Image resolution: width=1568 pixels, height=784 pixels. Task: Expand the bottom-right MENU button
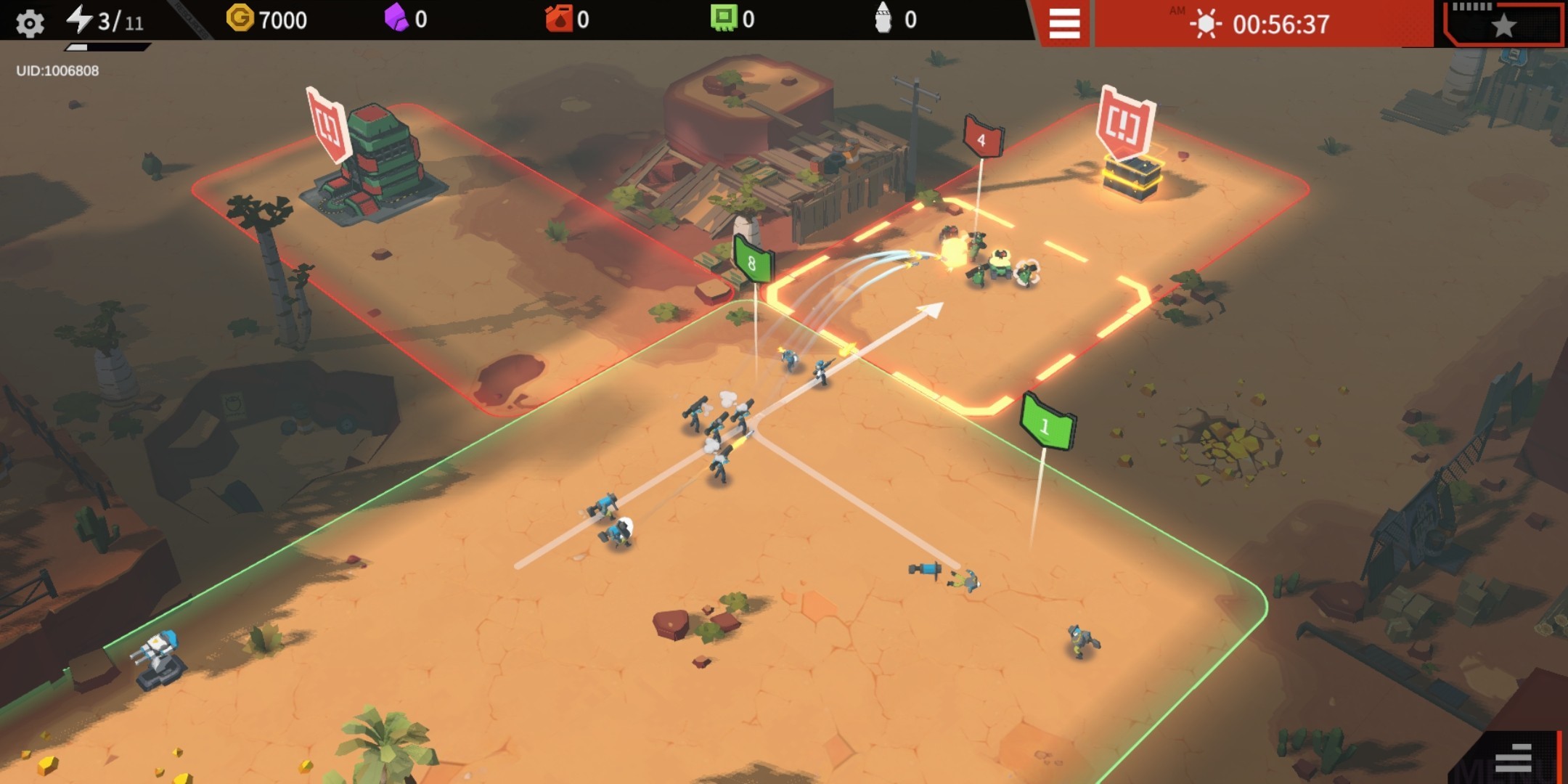[x=1514, y=759]
